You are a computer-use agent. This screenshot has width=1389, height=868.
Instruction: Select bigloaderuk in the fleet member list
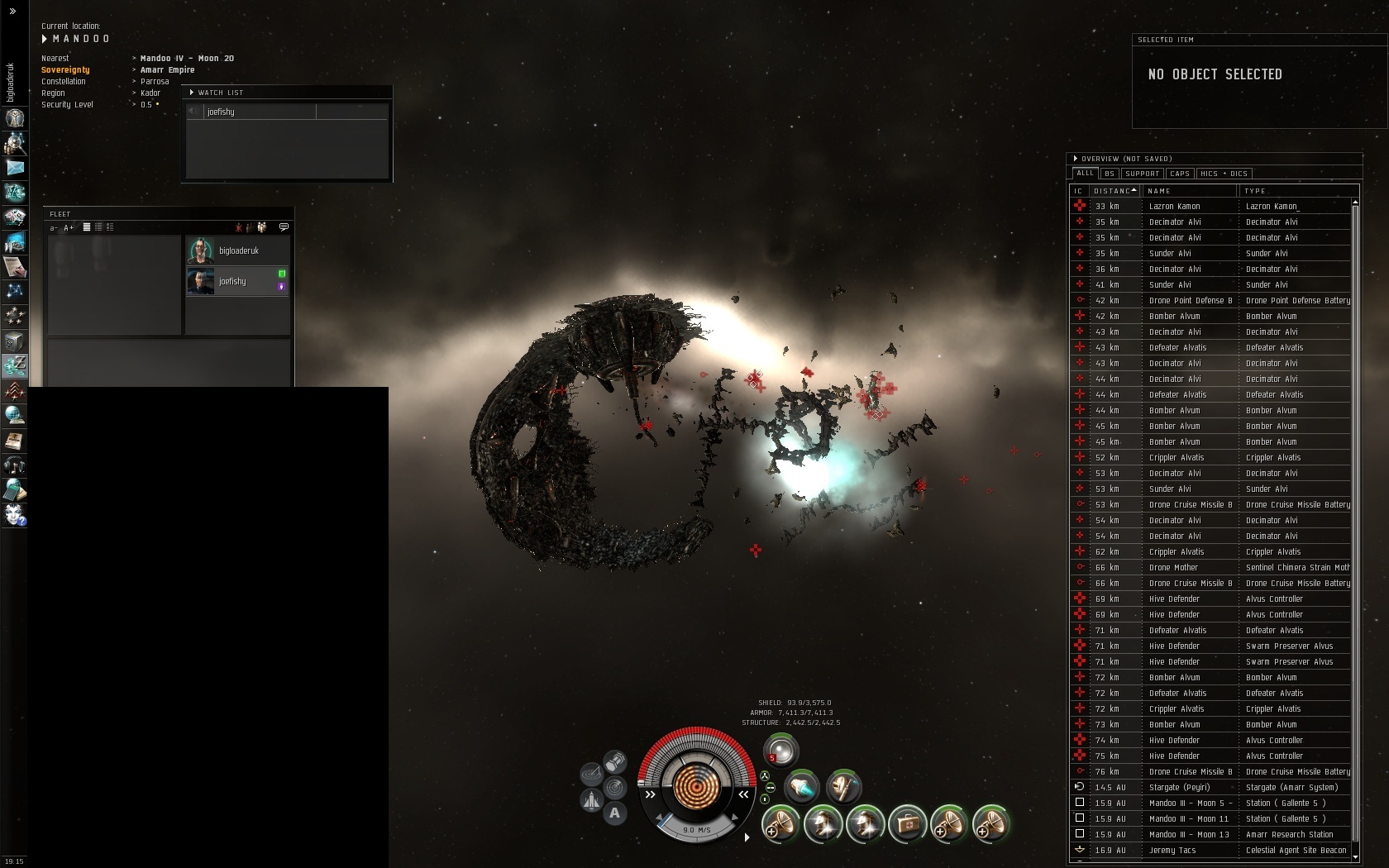(x=238, y=250)
